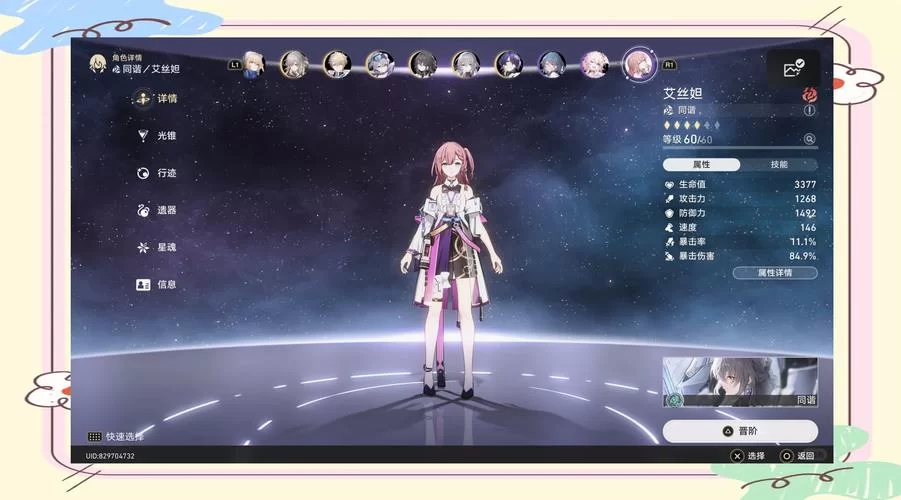Pick the blue-haired character with white hat portrait
The height and width of the screenshot is (500, 901).
(380, 65)
